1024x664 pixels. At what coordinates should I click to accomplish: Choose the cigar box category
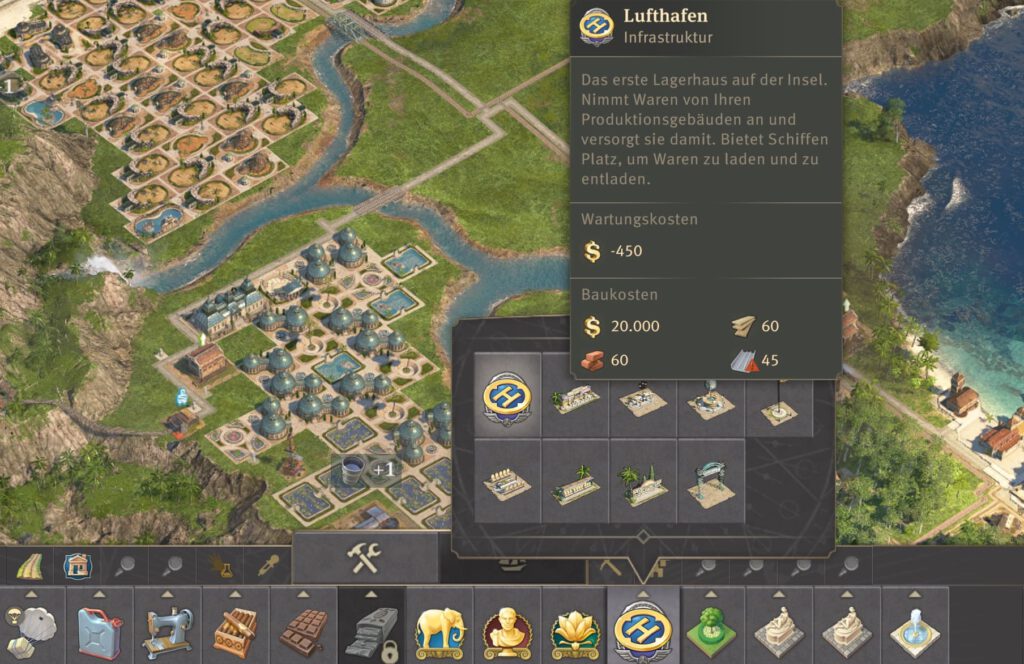(236, 629)
